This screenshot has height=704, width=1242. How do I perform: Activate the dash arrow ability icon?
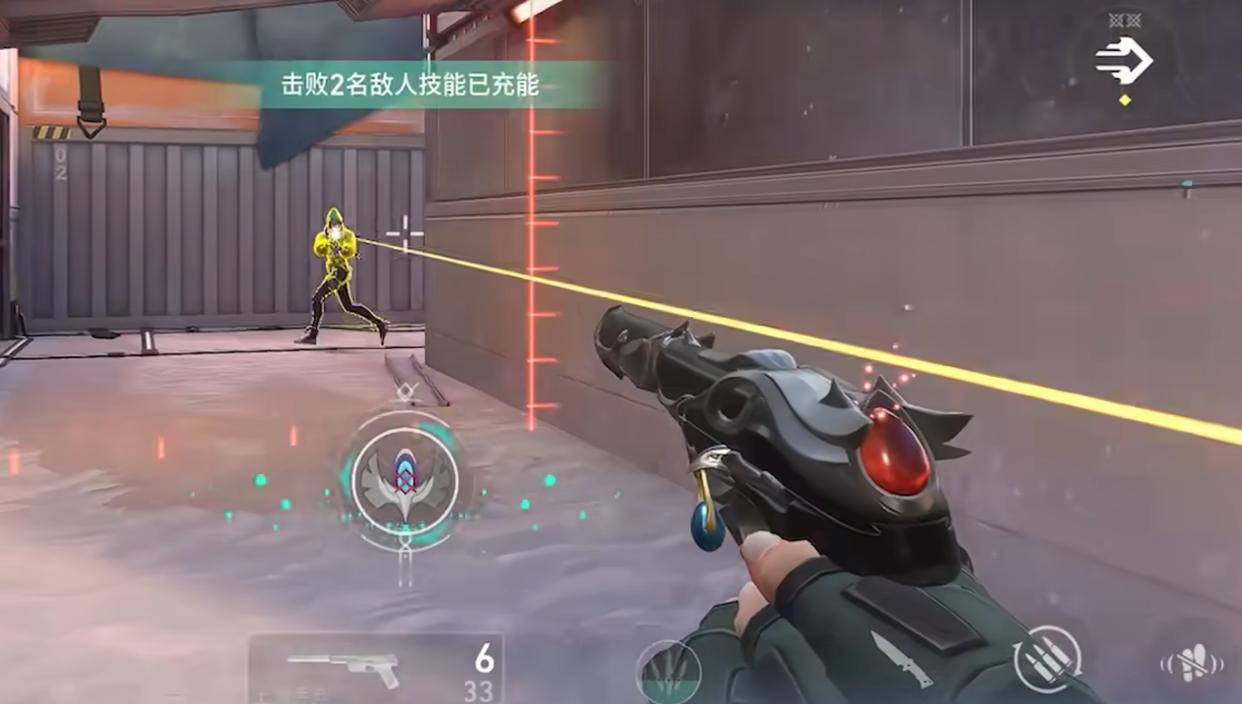1124,61
